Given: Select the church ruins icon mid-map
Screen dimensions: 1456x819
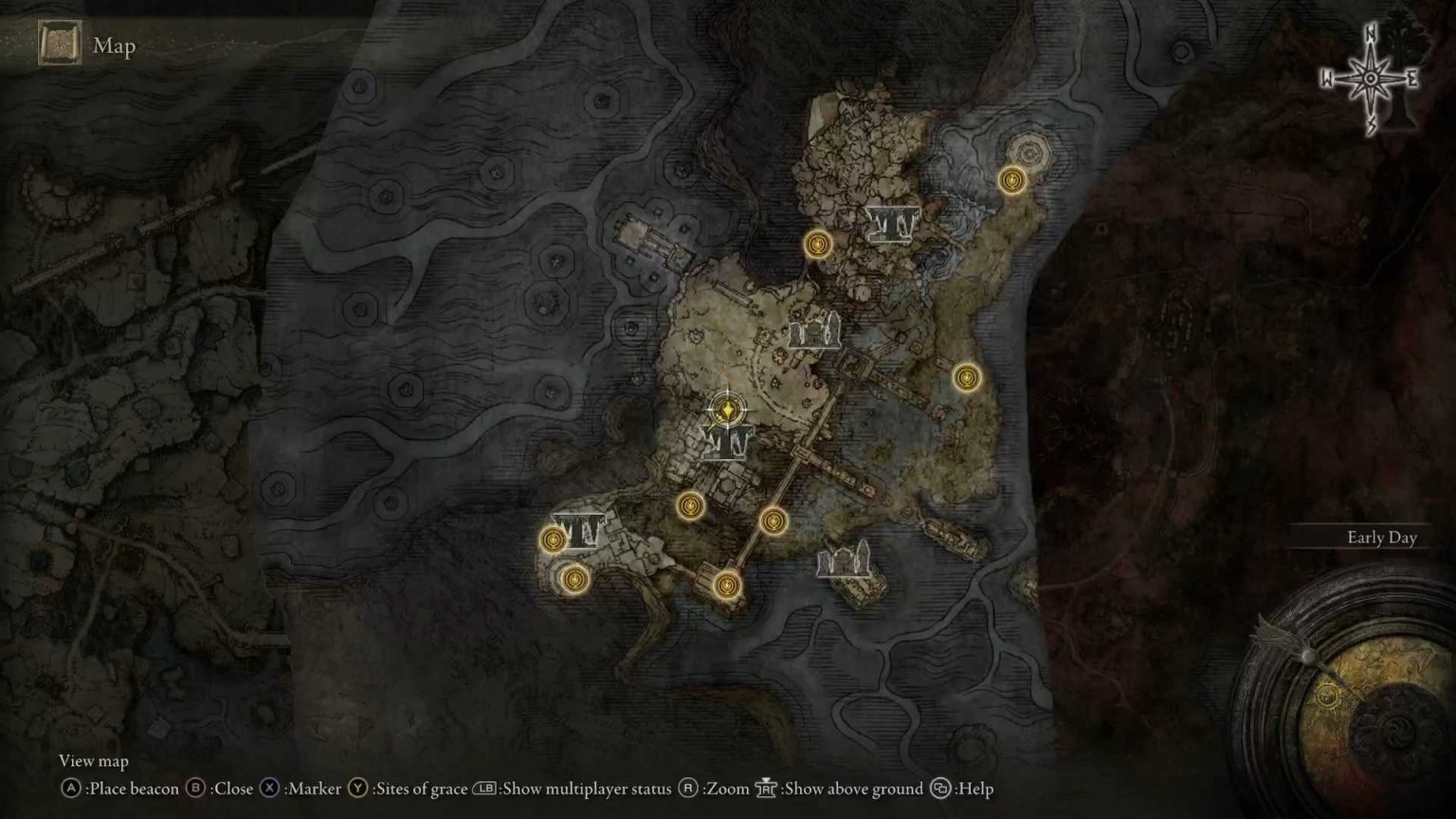Looking at the screenshot, I should 815,332.
